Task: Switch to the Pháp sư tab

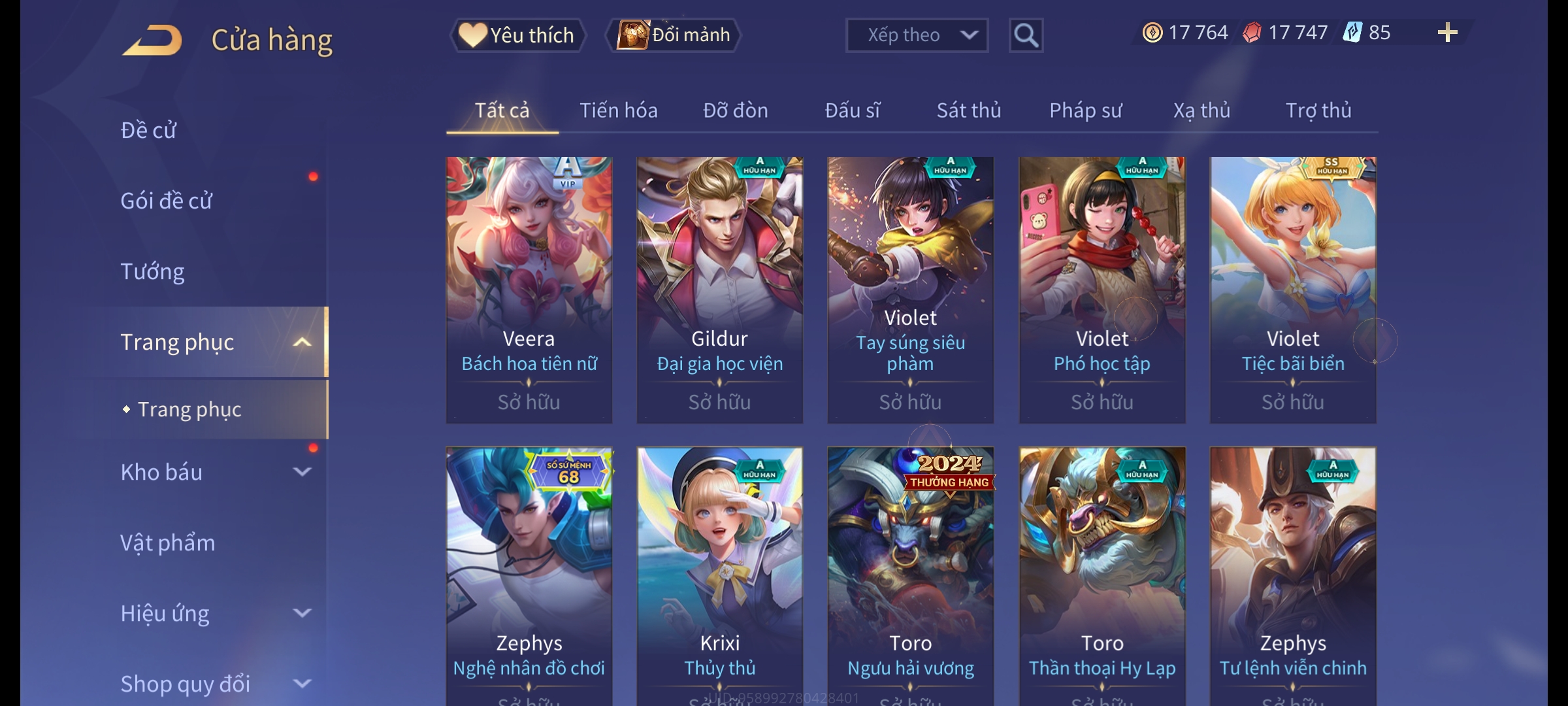Action: 1085,110
